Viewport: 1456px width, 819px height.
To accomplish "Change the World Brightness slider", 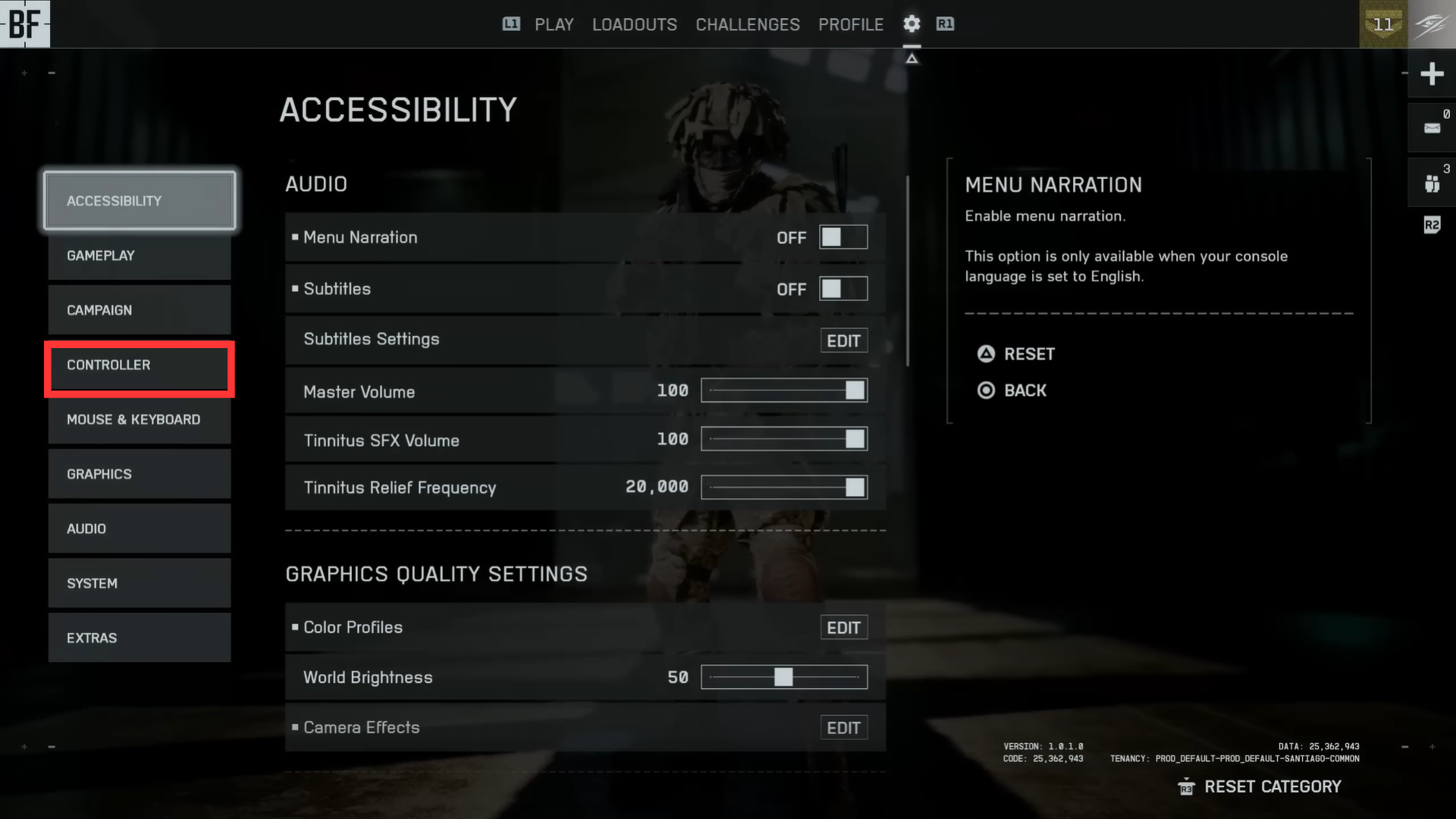I will (784, 677).
